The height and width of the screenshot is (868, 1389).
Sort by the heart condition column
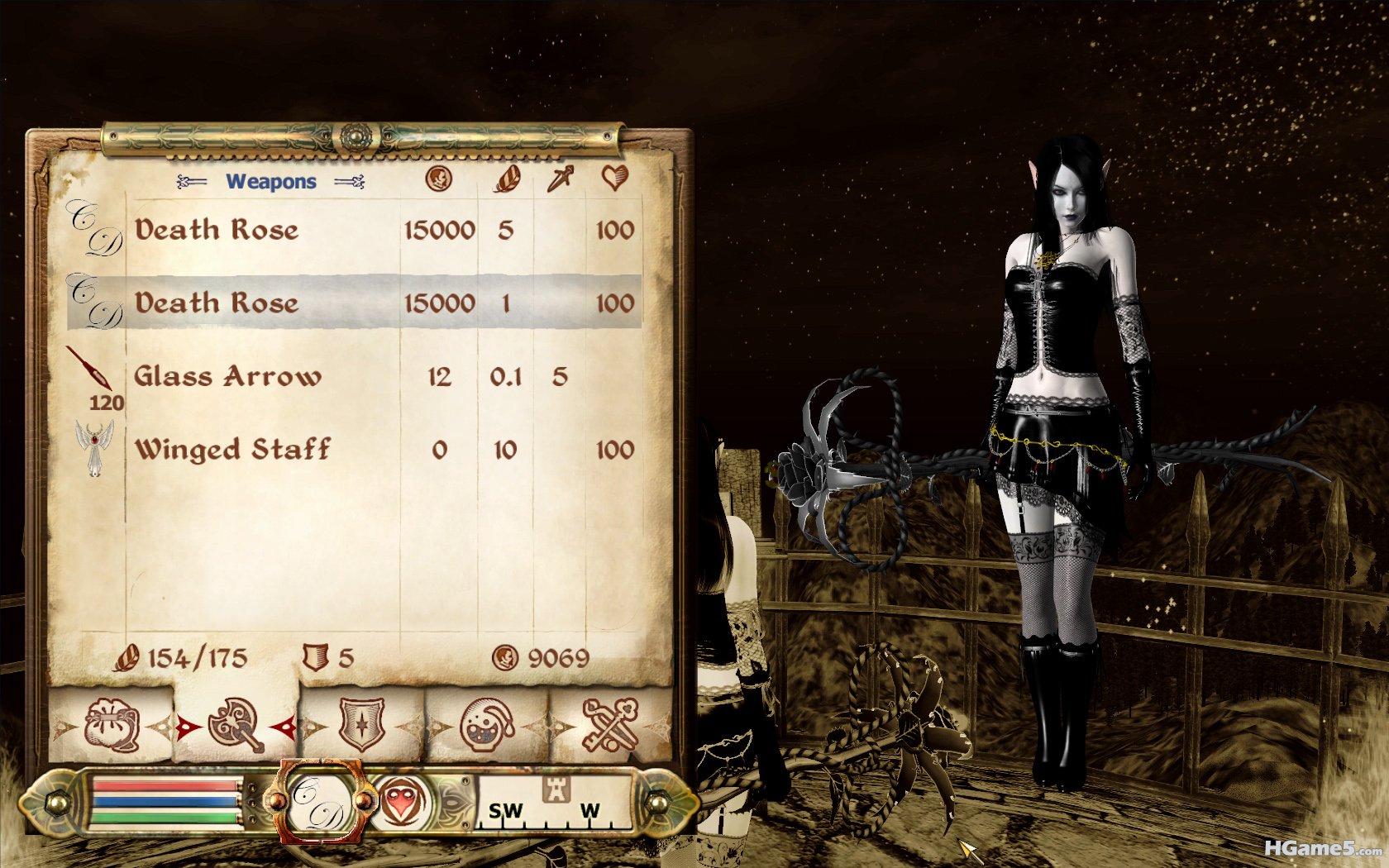614,178
